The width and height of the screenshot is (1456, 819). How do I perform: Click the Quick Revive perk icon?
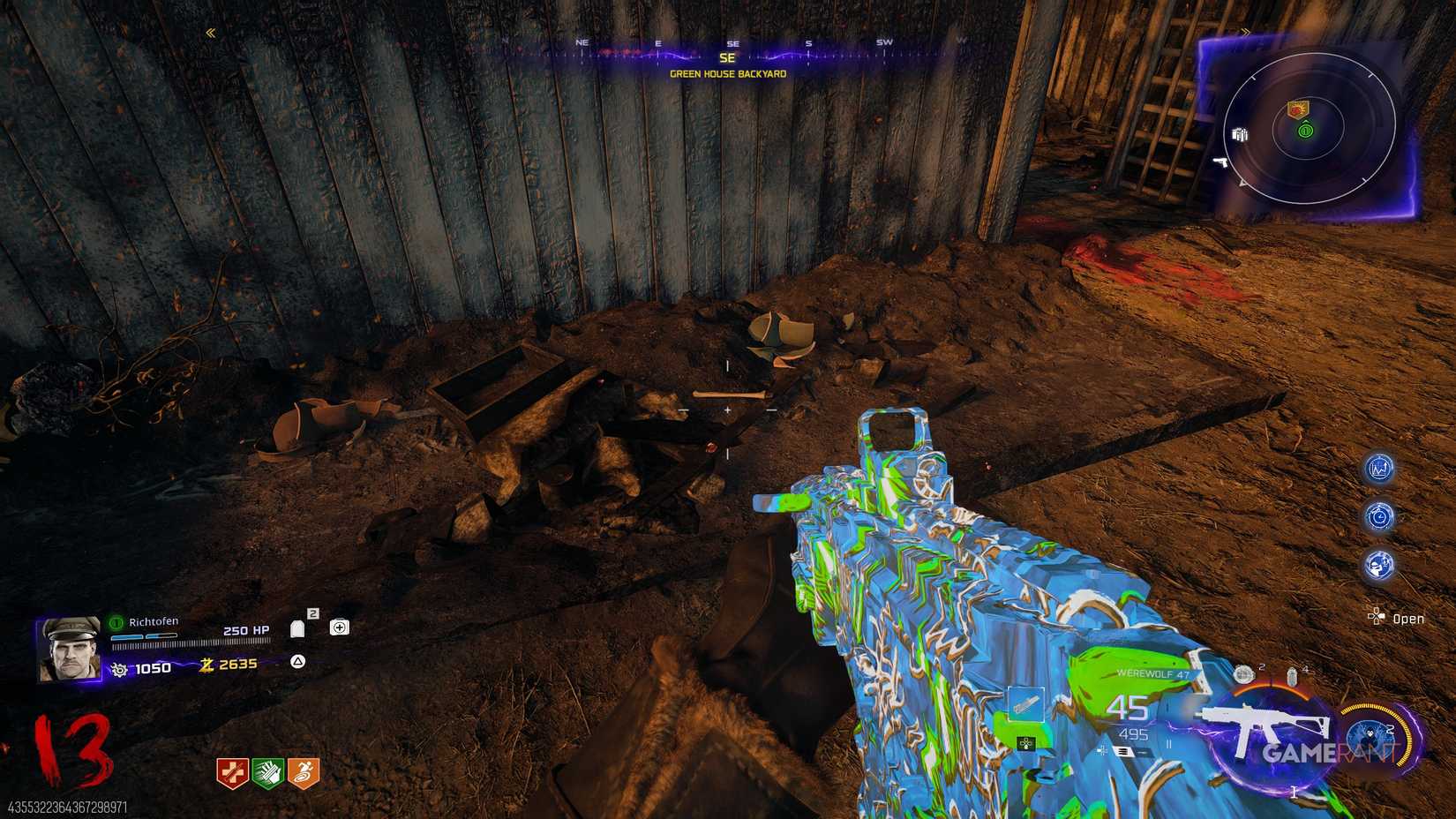click(231, 771)
